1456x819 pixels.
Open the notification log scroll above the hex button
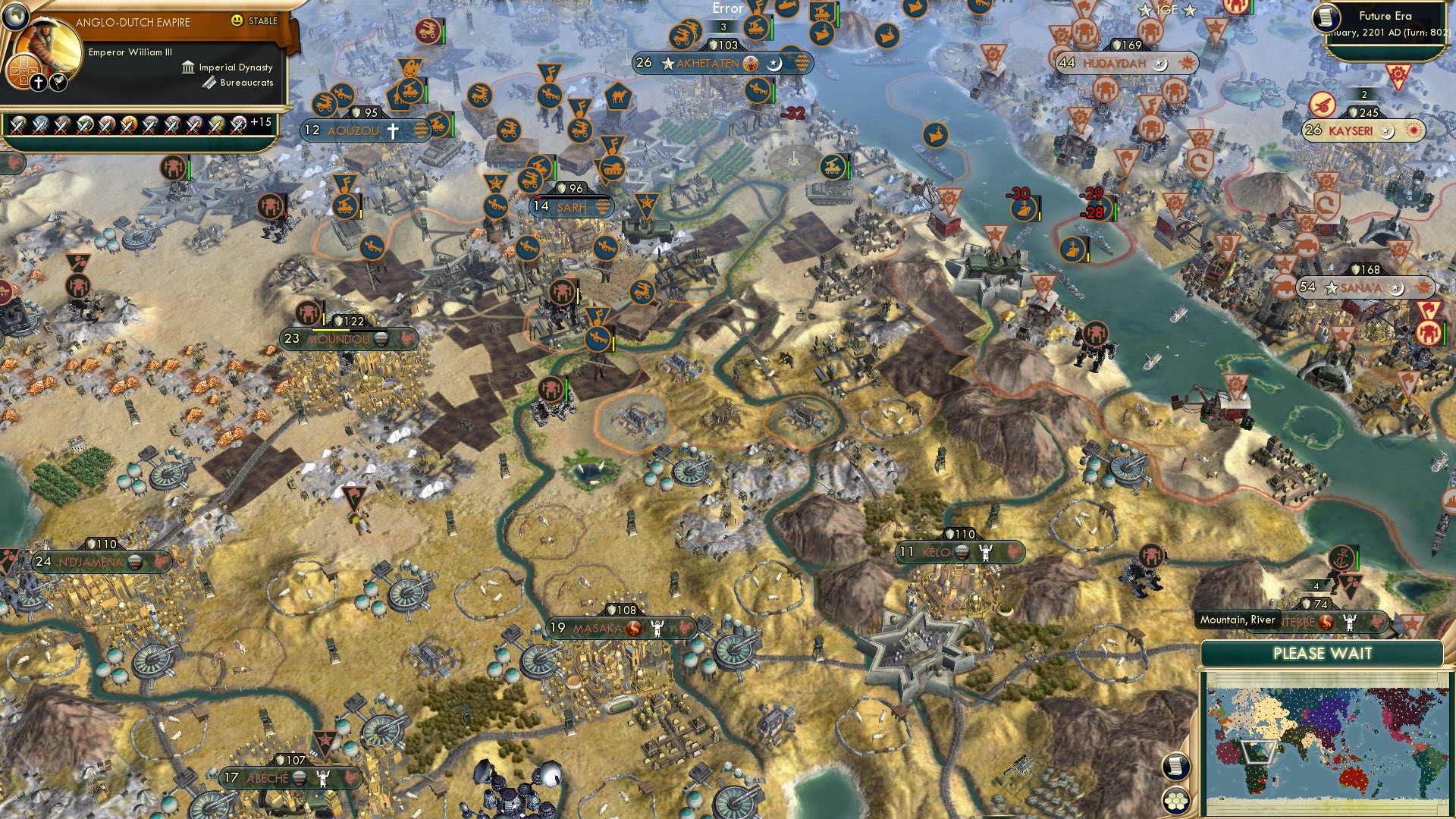pyautogui.click(x=1175, y=767)
